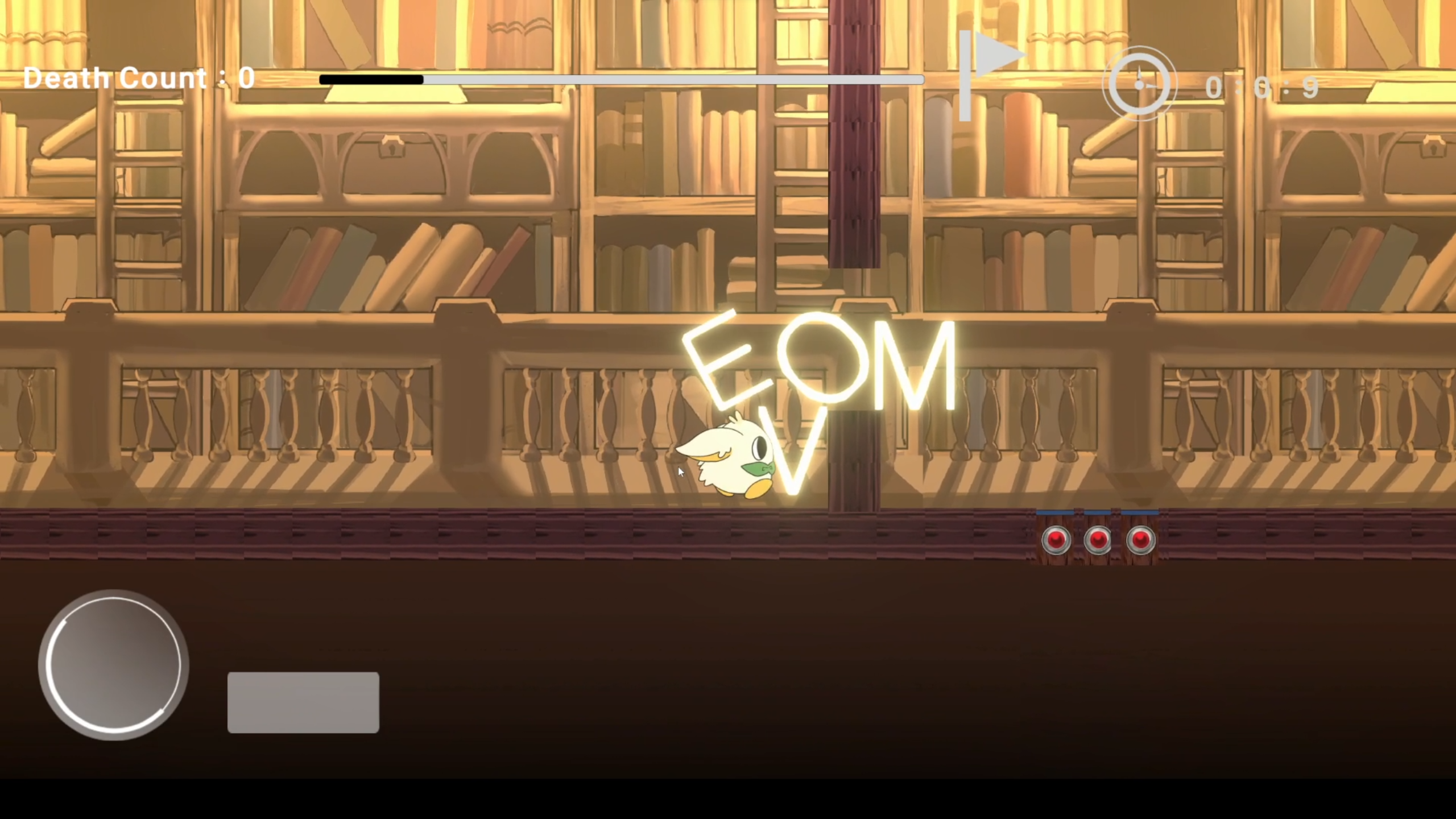Click the Death Count counter display
Image resolution: width=1456 pixels, height=819 pixels.
click(138, 78)
